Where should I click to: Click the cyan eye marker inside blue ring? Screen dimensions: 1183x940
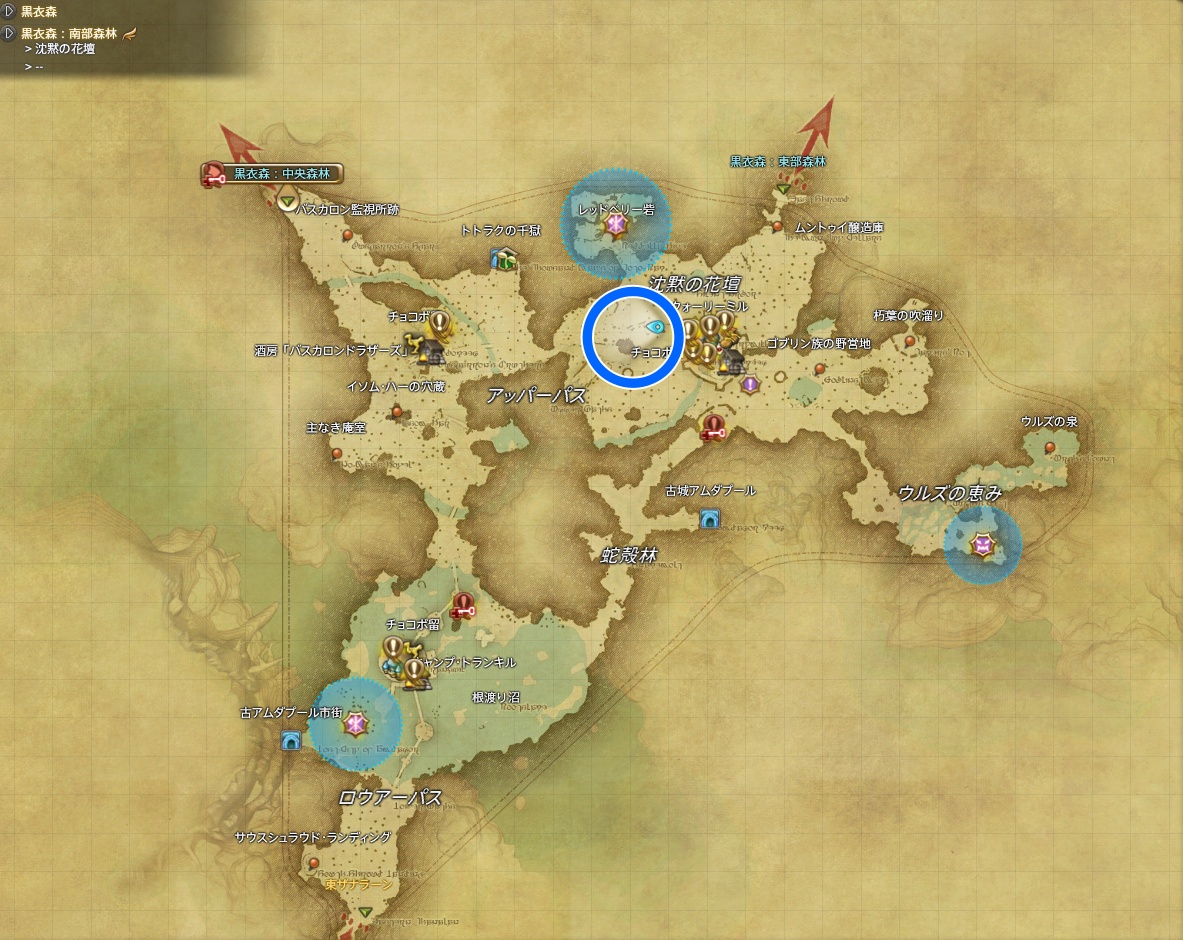656,326
